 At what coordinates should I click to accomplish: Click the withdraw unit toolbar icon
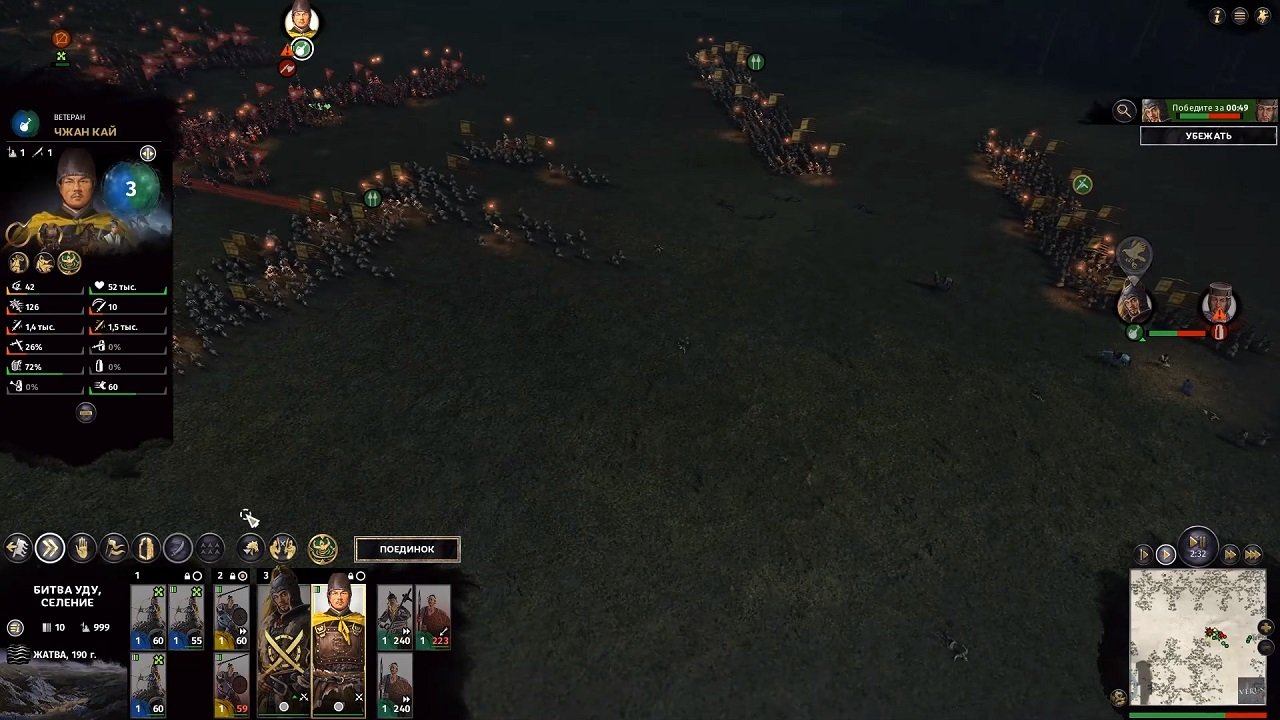(x=16, y=547)
